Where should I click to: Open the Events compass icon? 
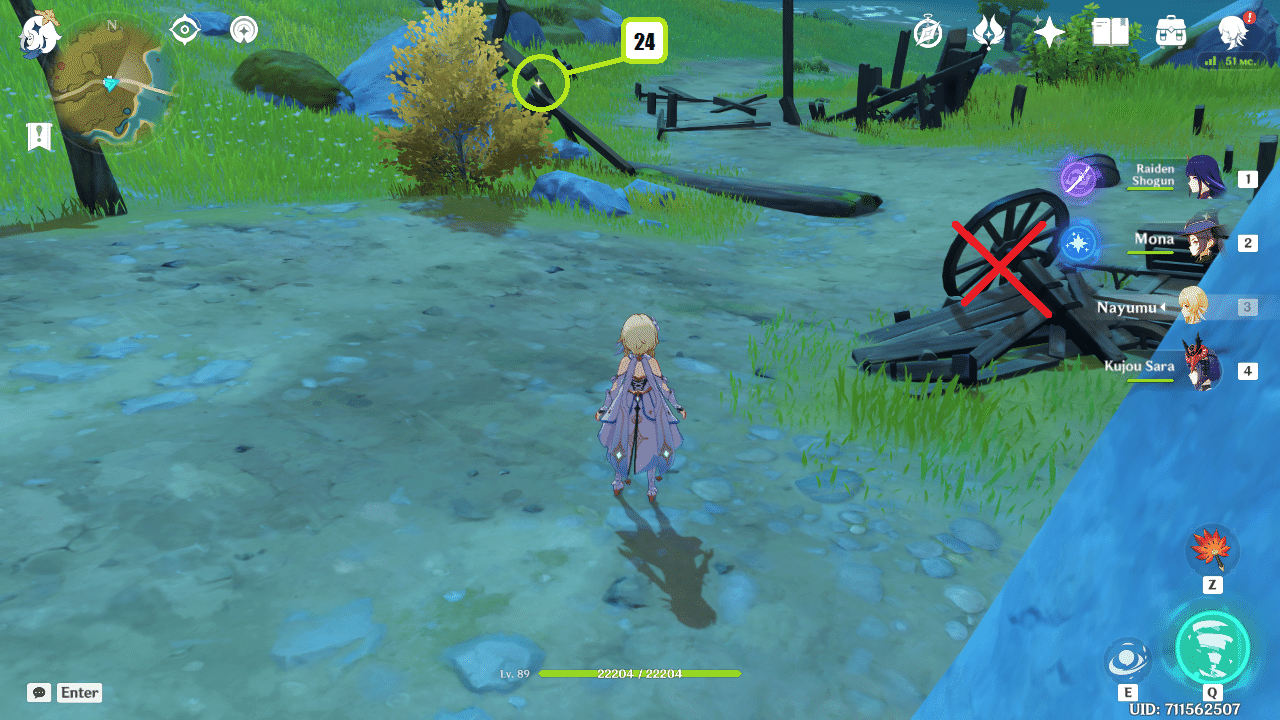(x=928, y=31)
